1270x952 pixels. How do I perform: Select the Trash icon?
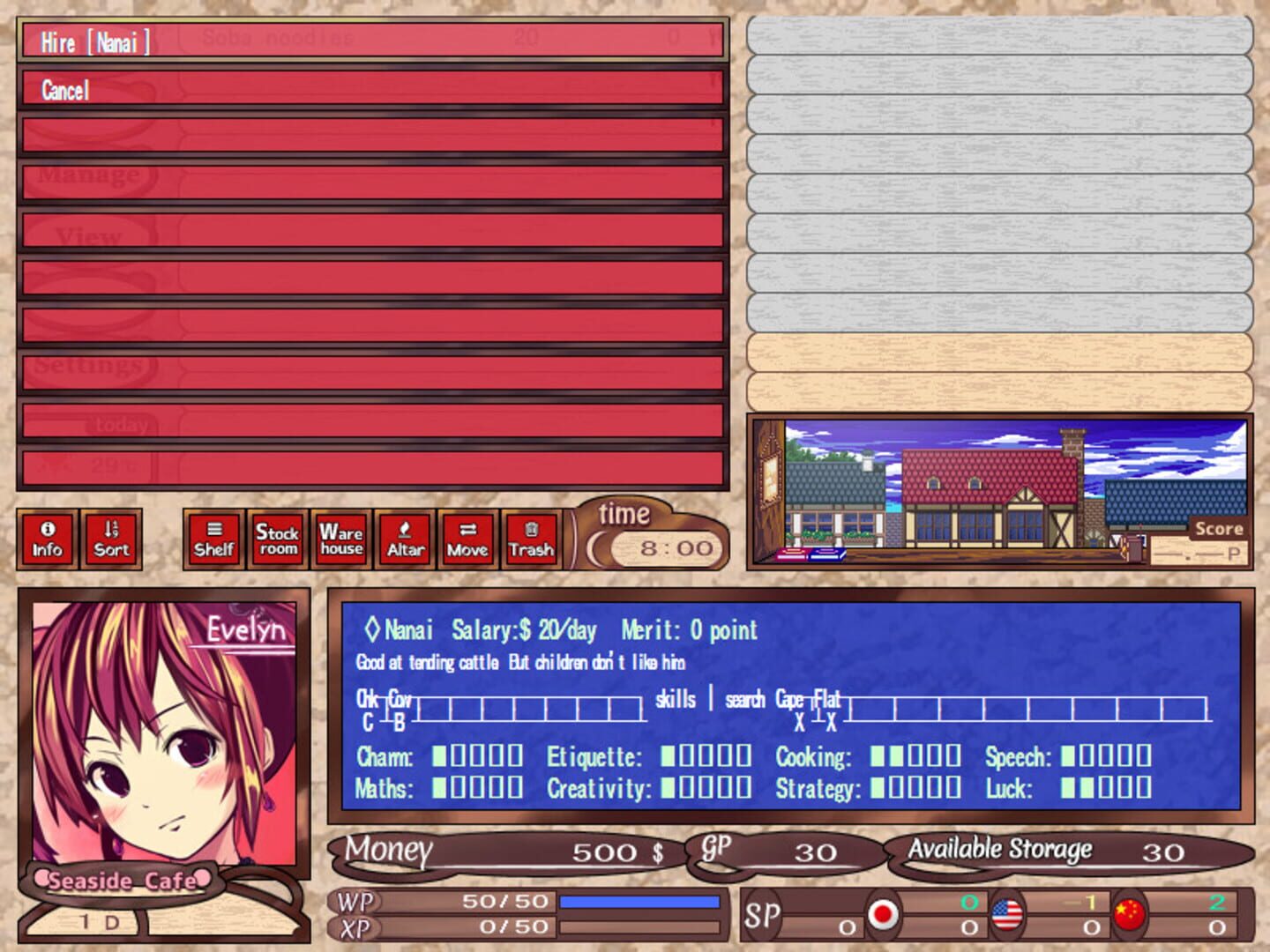coord(531,539)
